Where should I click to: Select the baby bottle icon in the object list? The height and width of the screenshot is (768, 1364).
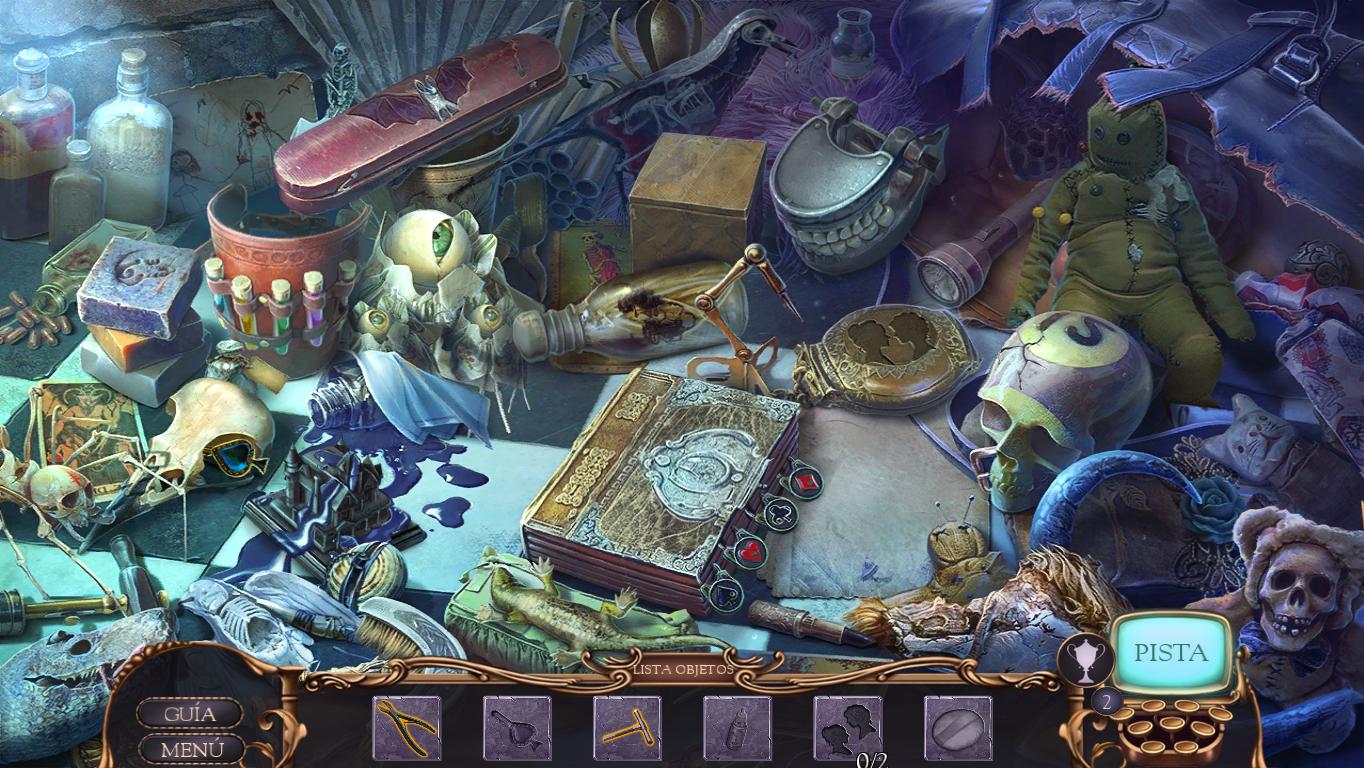737,729
